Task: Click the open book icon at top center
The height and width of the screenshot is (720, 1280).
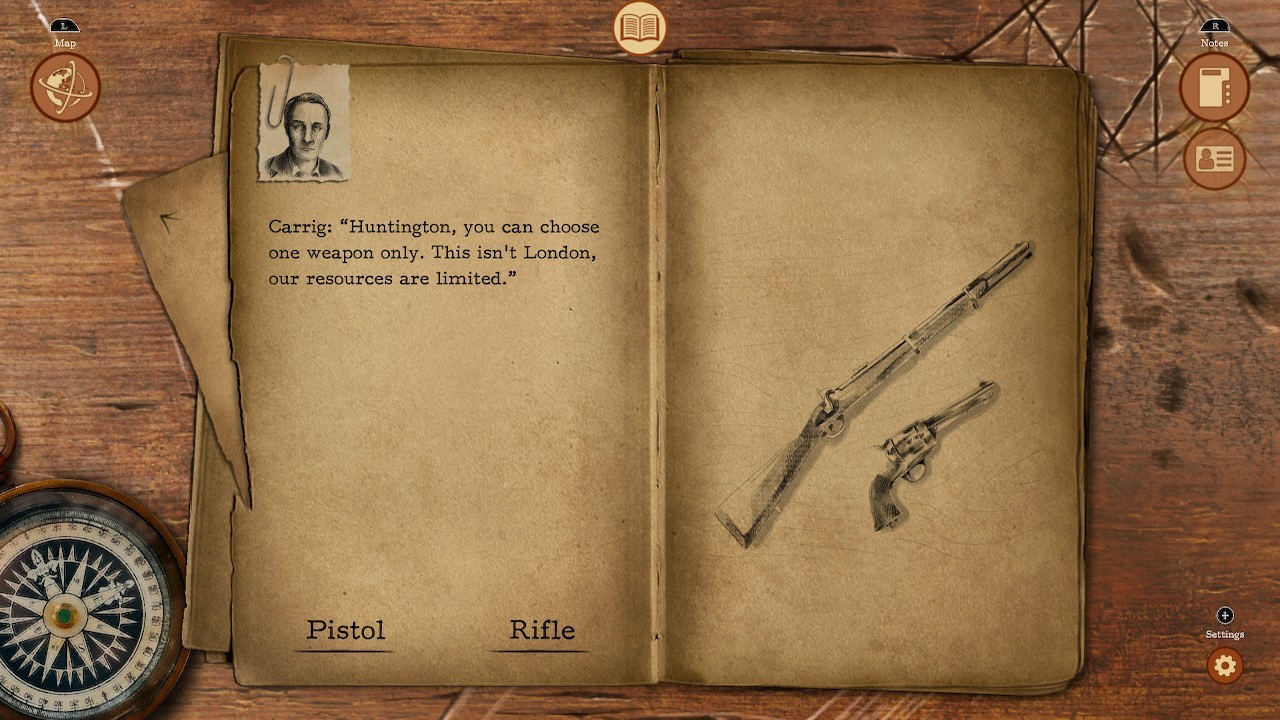Action: point(640,29)
